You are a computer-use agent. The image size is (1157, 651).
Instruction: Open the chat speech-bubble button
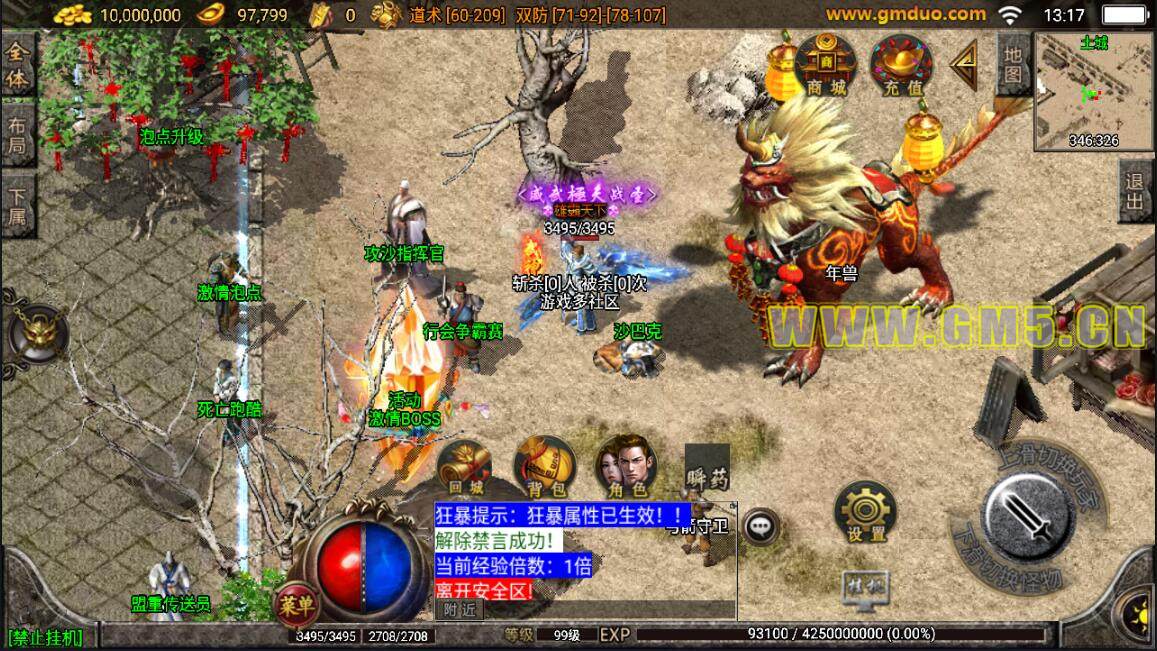click(x=762, y=525)
